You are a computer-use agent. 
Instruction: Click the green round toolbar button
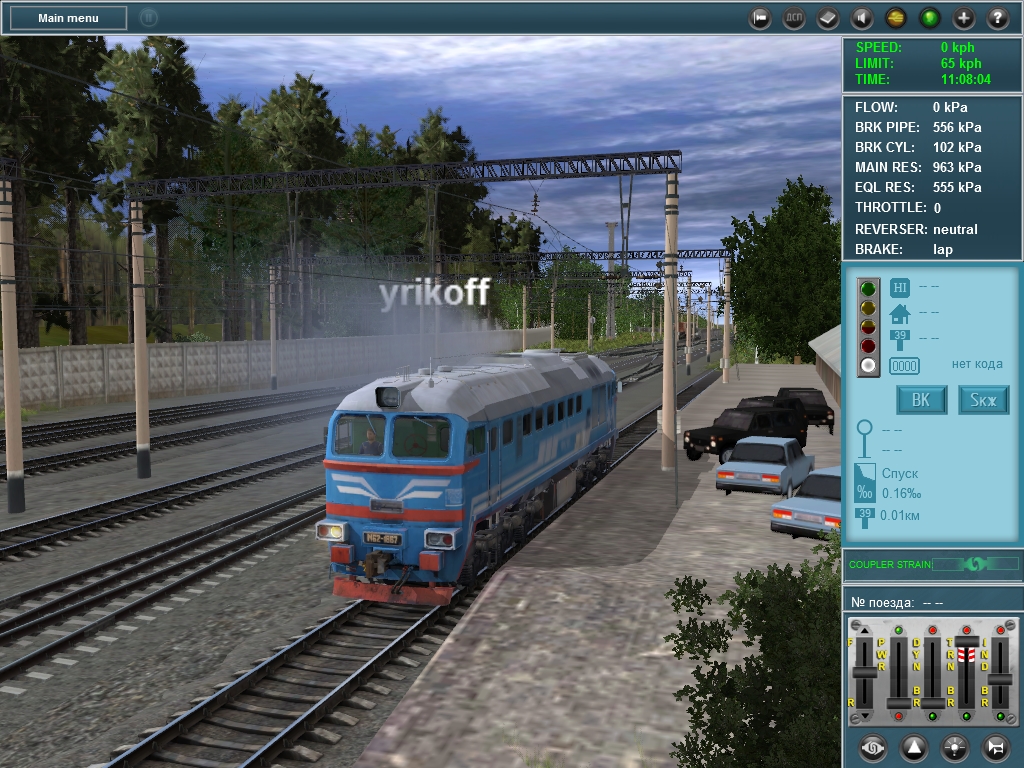930,18
